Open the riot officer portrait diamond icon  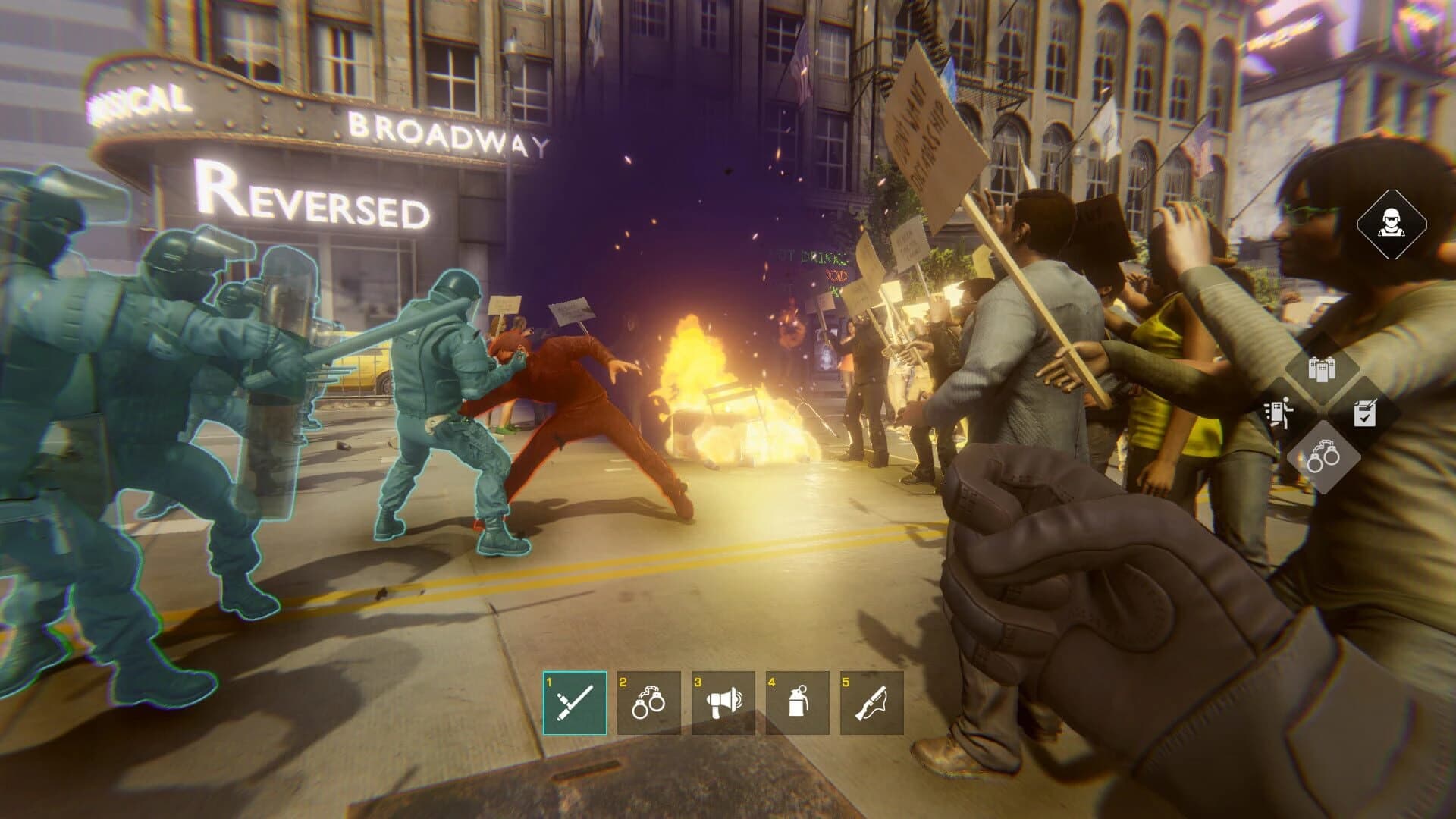click(x=1394, y=226)
